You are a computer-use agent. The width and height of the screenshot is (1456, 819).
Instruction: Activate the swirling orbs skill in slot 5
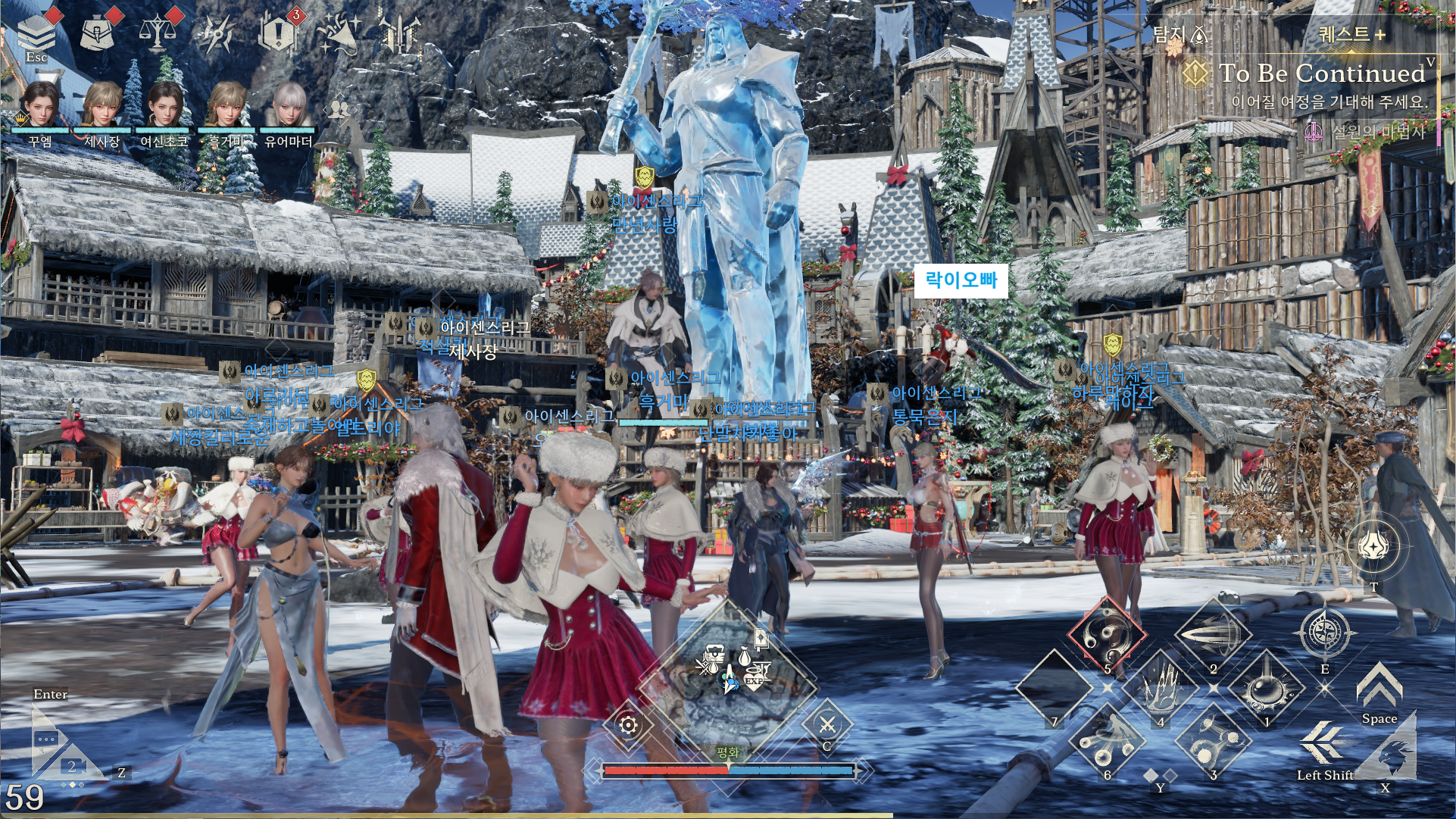(x=1107, y=635)
